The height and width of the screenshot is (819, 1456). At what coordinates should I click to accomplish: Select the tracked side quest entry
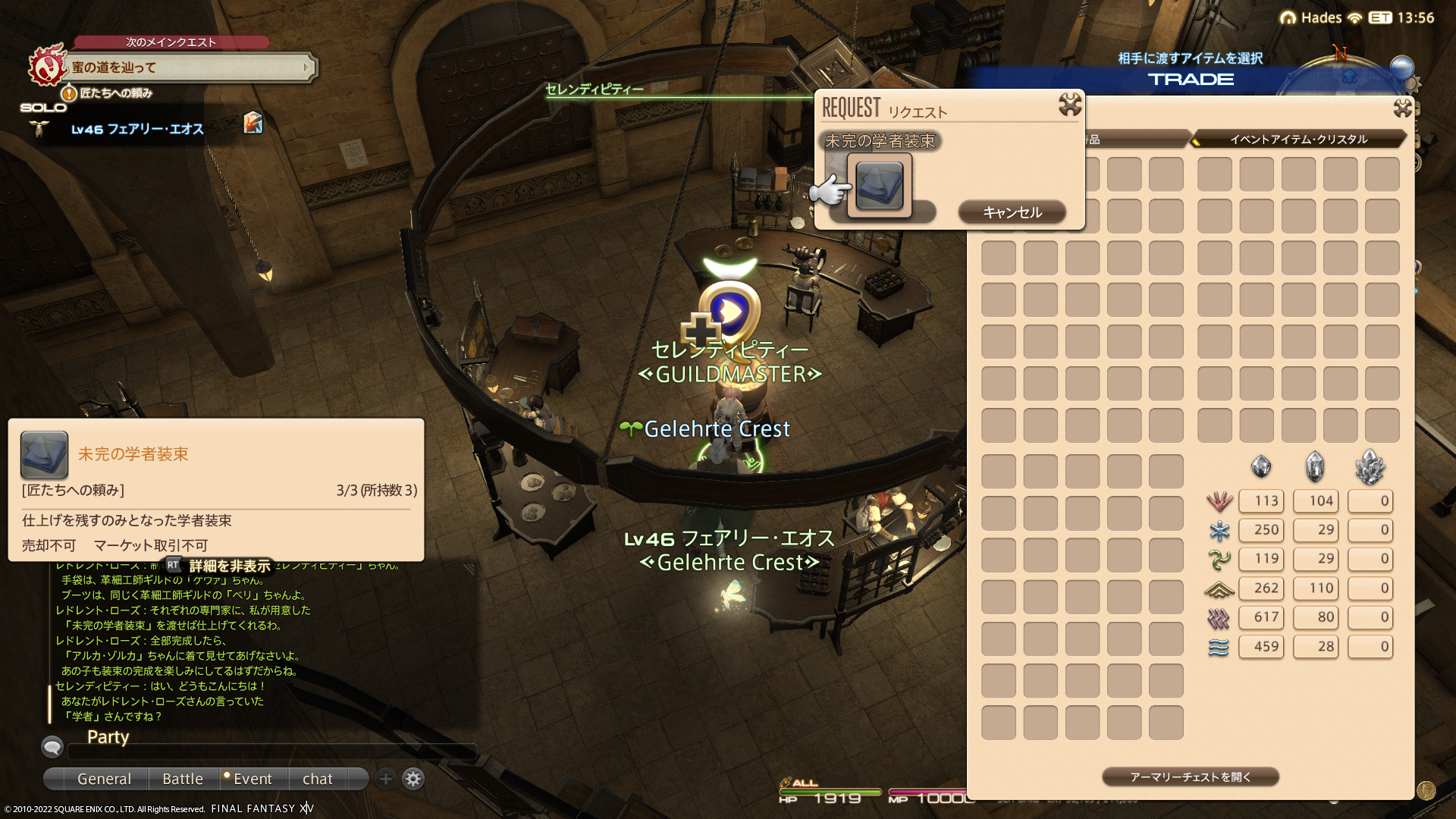pyautogui.click(x=116, y=93)
